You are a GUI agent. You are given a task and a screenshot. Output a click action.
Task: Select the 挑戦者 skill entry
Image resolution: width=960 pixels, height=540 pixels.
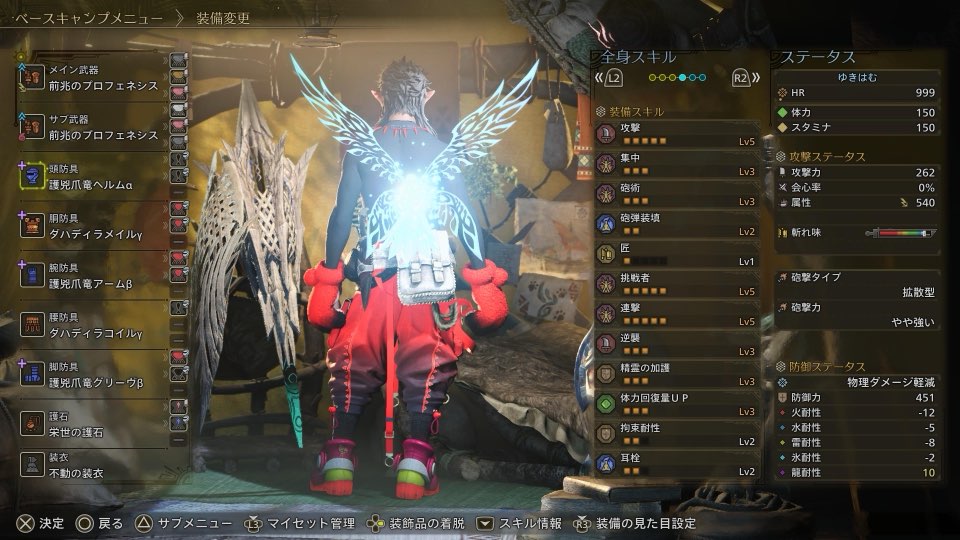(678, 284)
